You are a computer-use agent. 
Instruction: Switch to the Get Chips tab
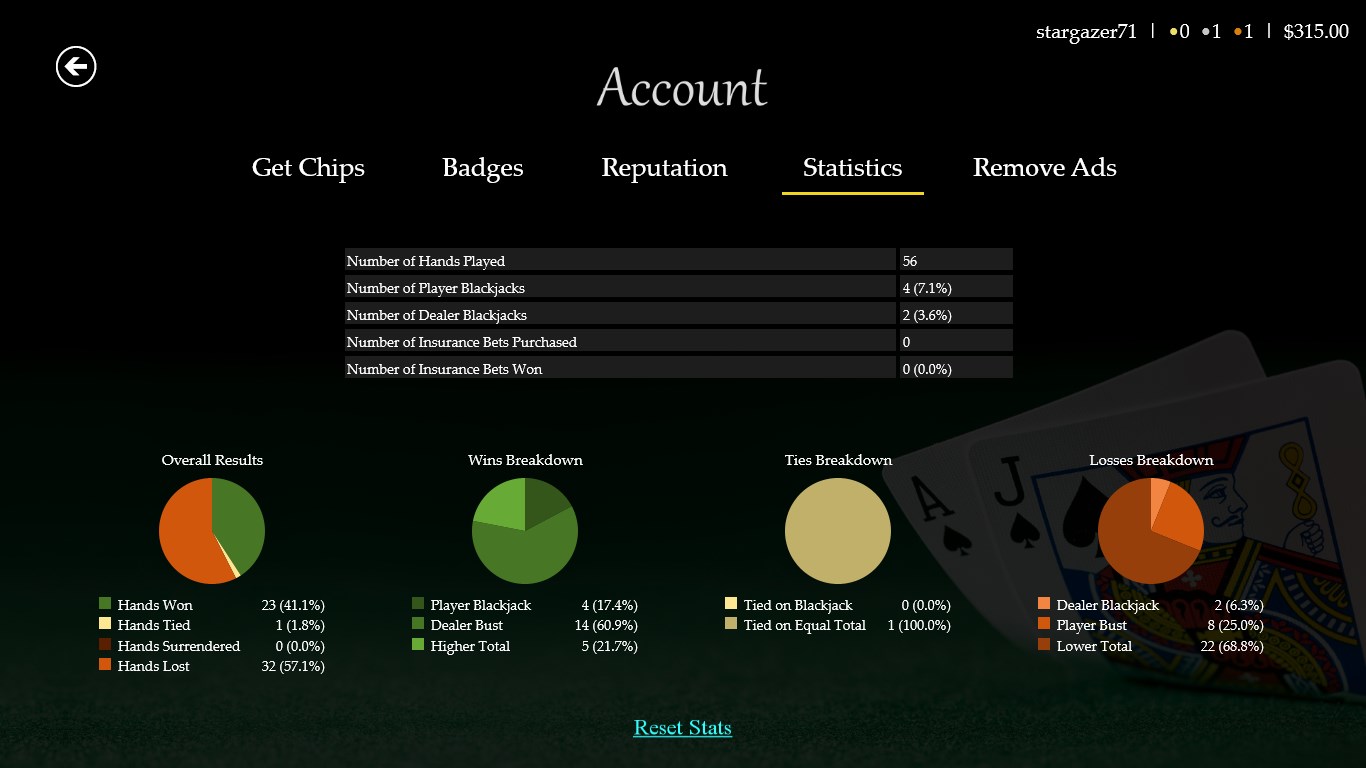pos(308,168)
